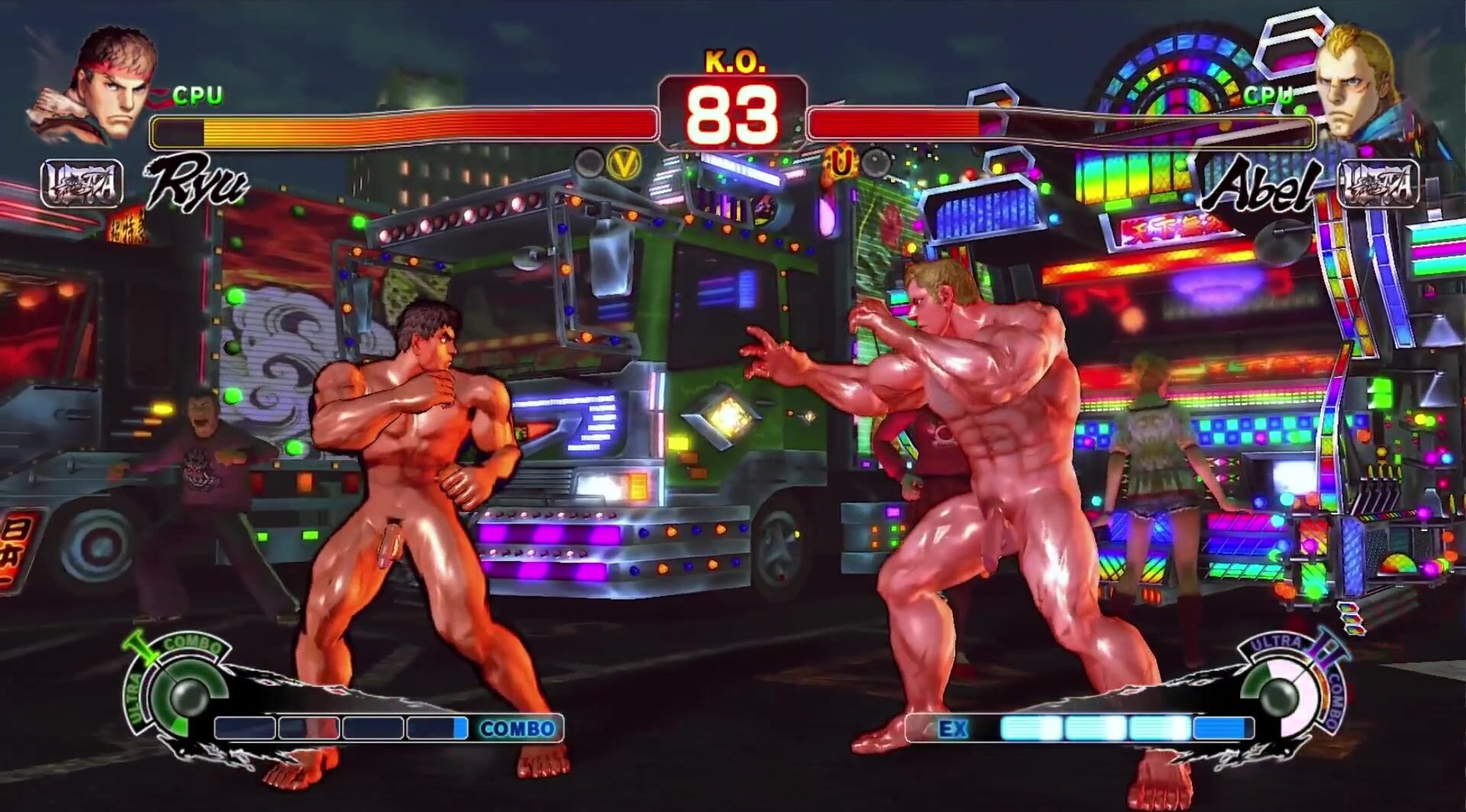1466x812 pixels.
Task: Select the Ultra badge beside Ryu's name
Action: point(82,183)
